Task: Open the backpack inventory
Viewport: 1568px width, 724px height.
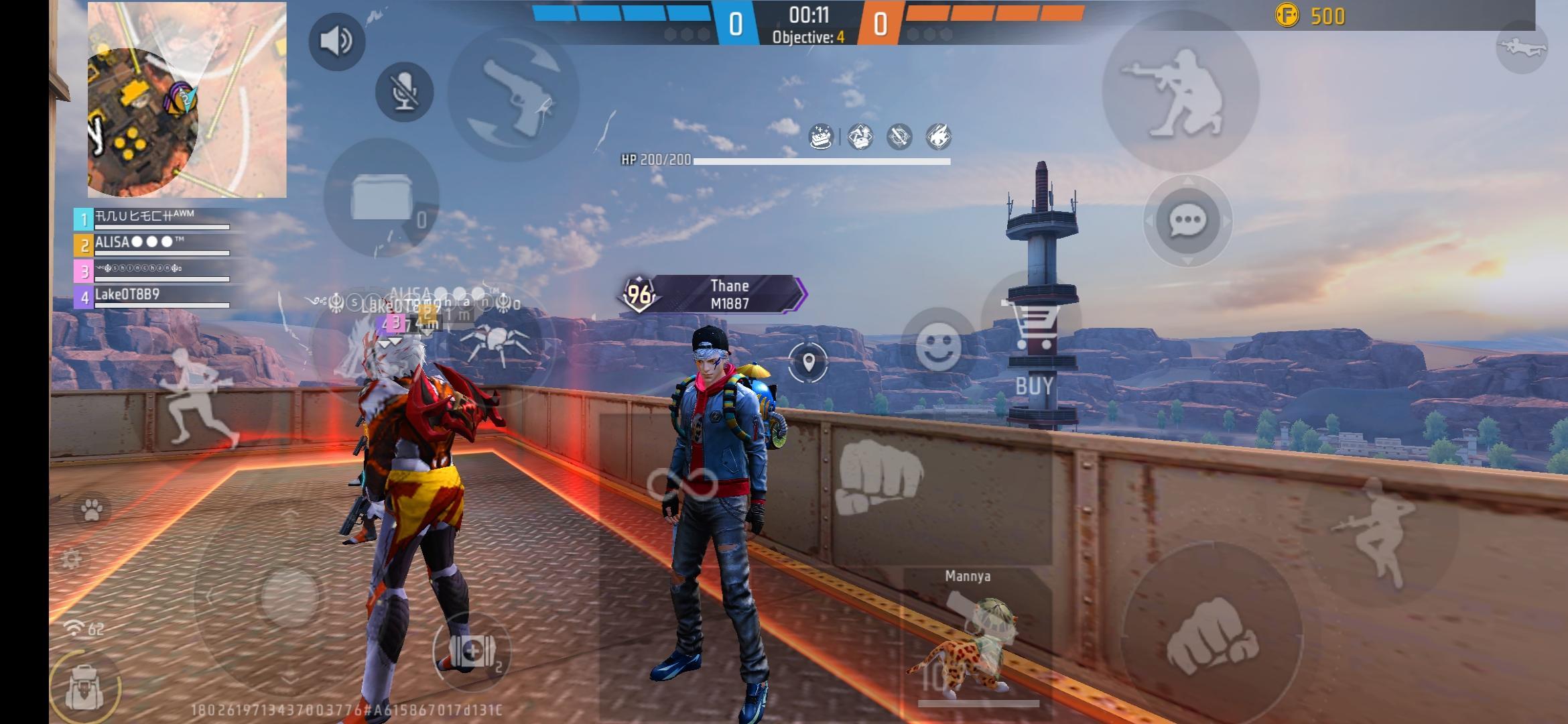Action: (x=85, y=687)
